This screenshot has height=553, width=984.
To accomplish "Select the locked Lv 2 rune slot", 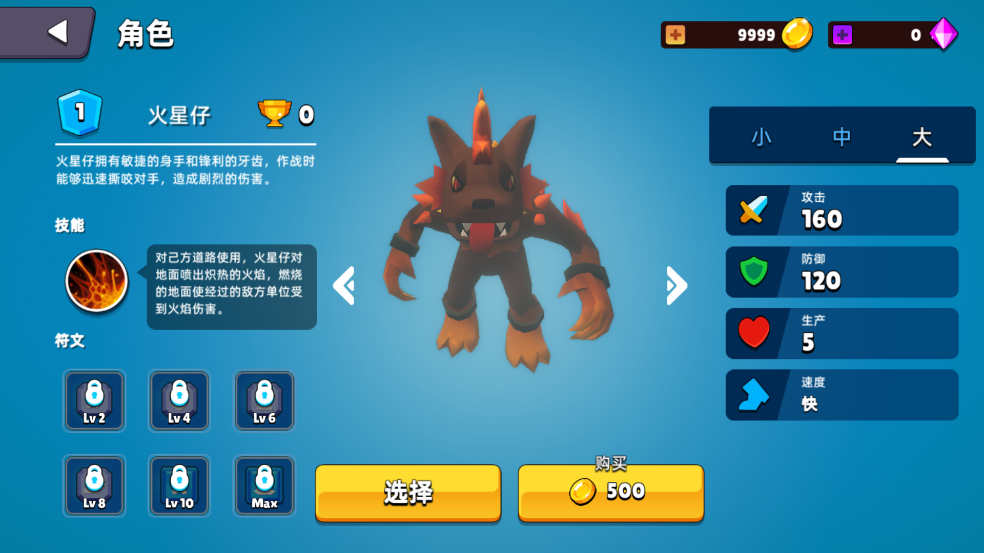I will pos(94,401).
